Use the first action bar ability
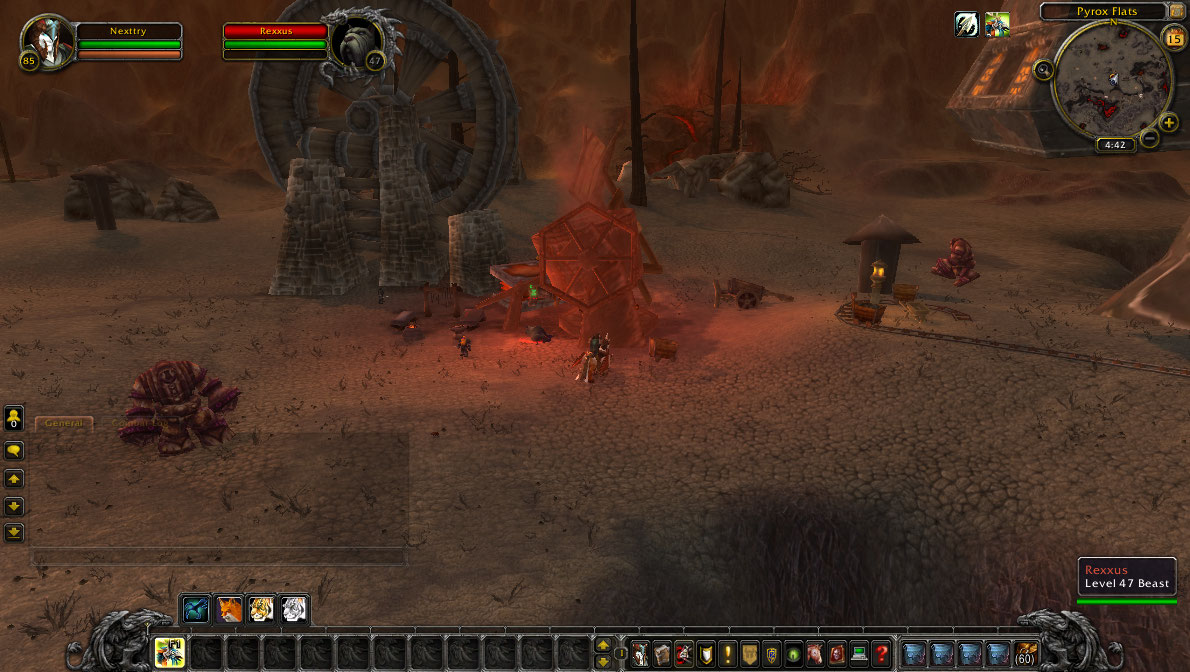 pos(169,653)
